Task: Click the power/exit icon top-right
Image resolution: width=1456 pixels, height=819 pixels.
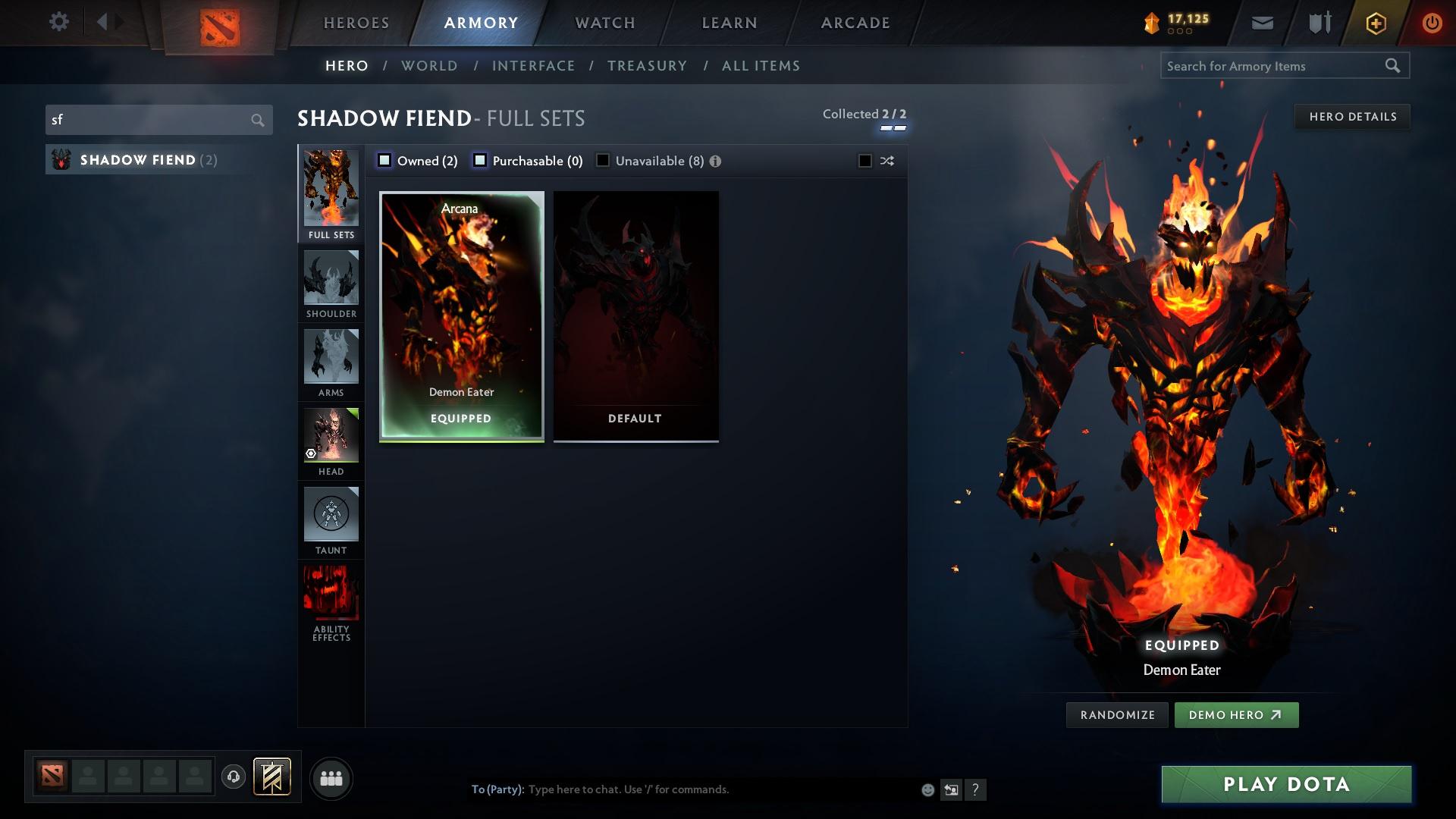Action: (x=1432, y=22)
